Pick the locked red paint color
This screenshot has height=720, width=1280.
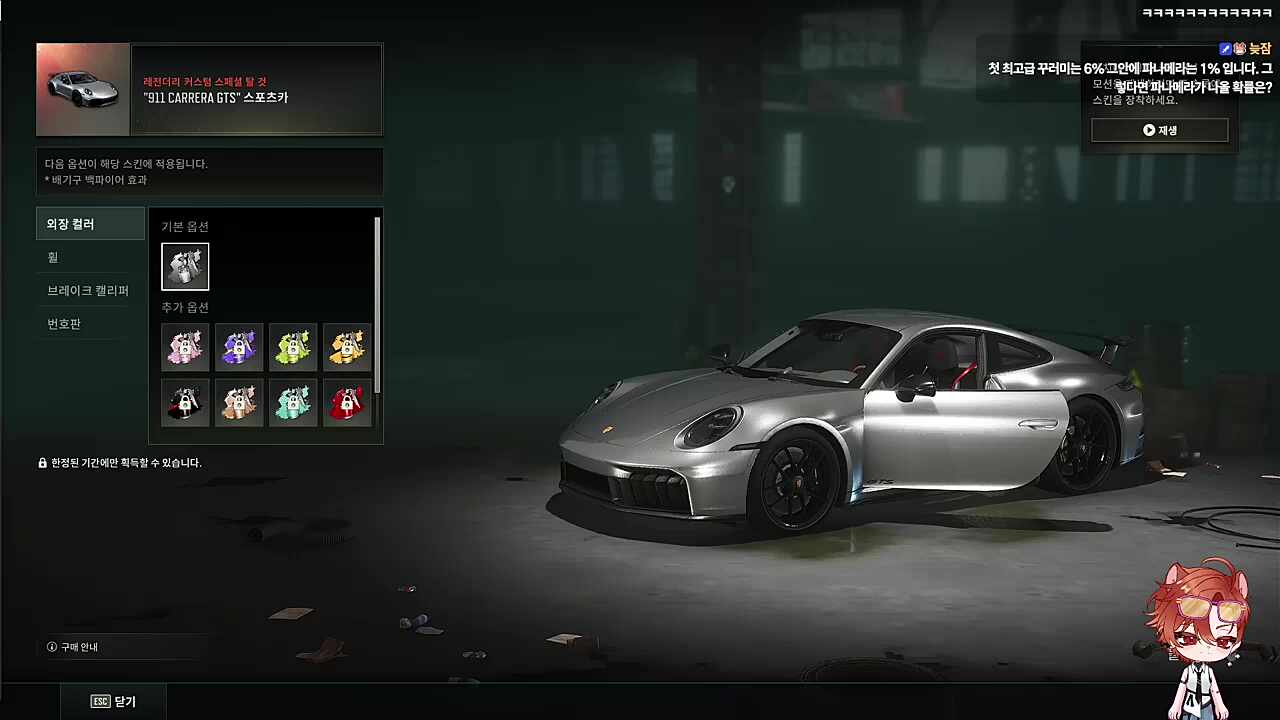coord(347,402)
